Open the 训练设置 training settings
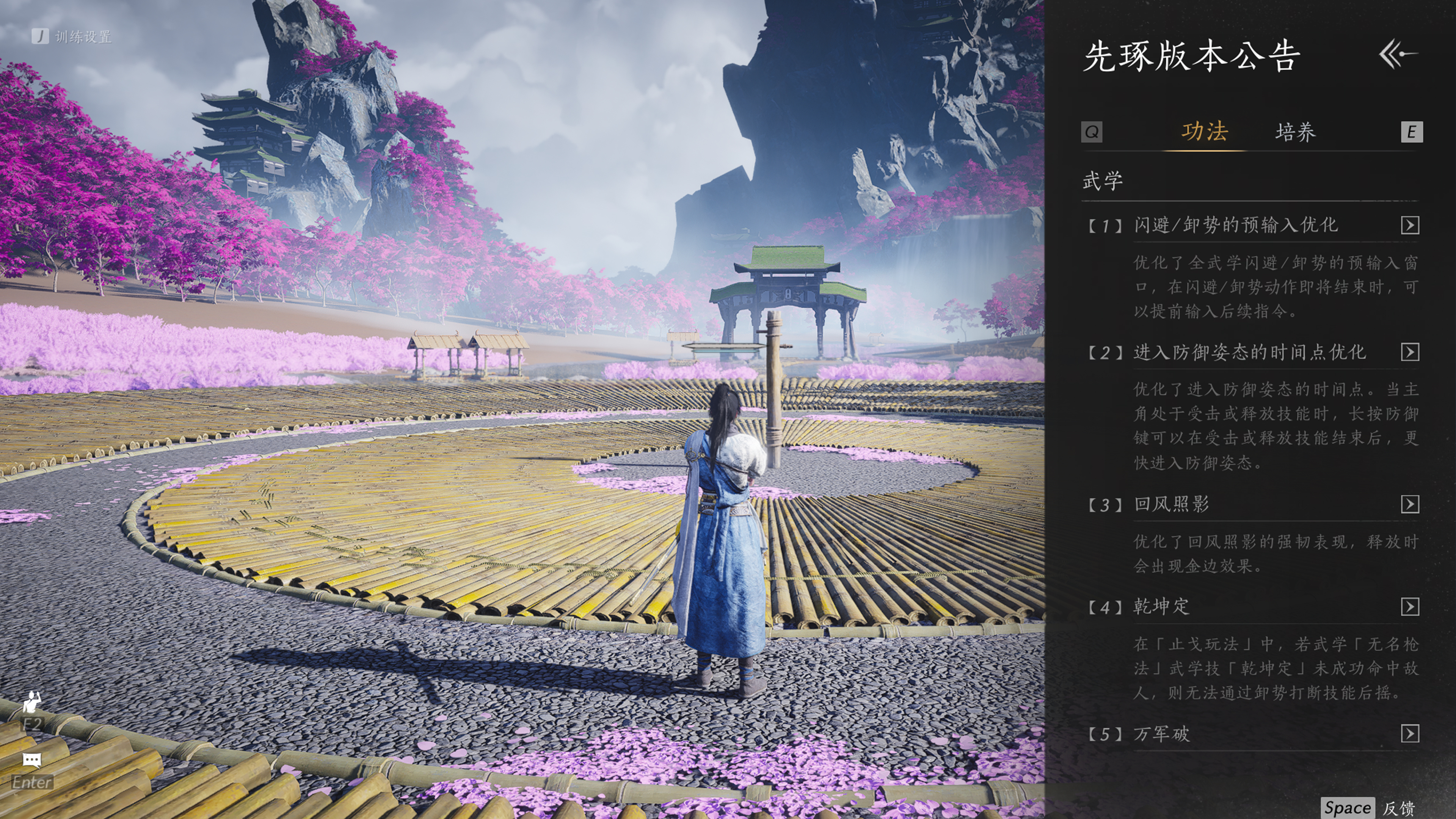The image size is (1456, 819). pos(72,37)
